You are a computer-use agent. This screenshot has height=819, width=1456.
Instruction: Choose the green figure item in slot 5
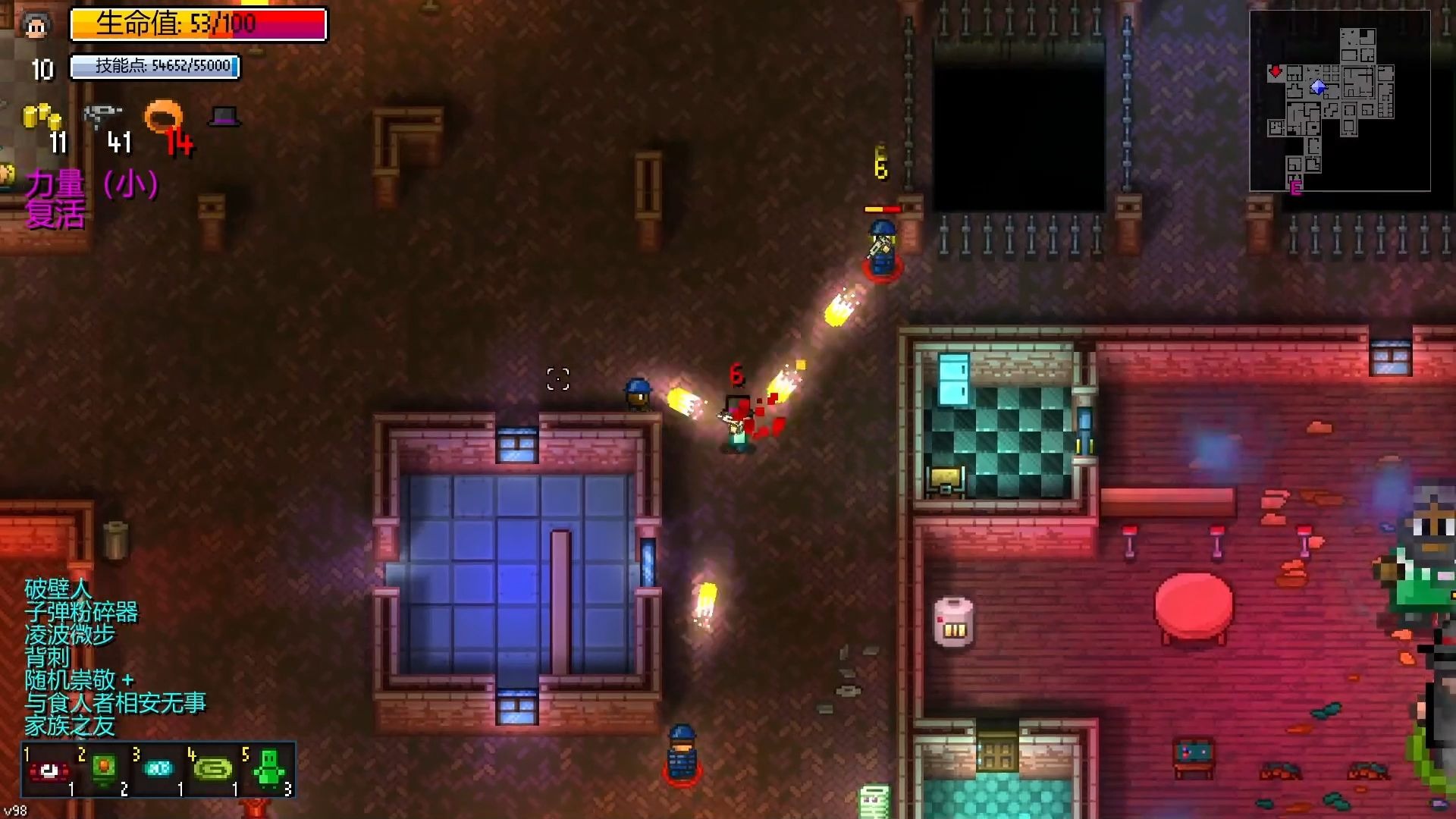click(268, 770)
